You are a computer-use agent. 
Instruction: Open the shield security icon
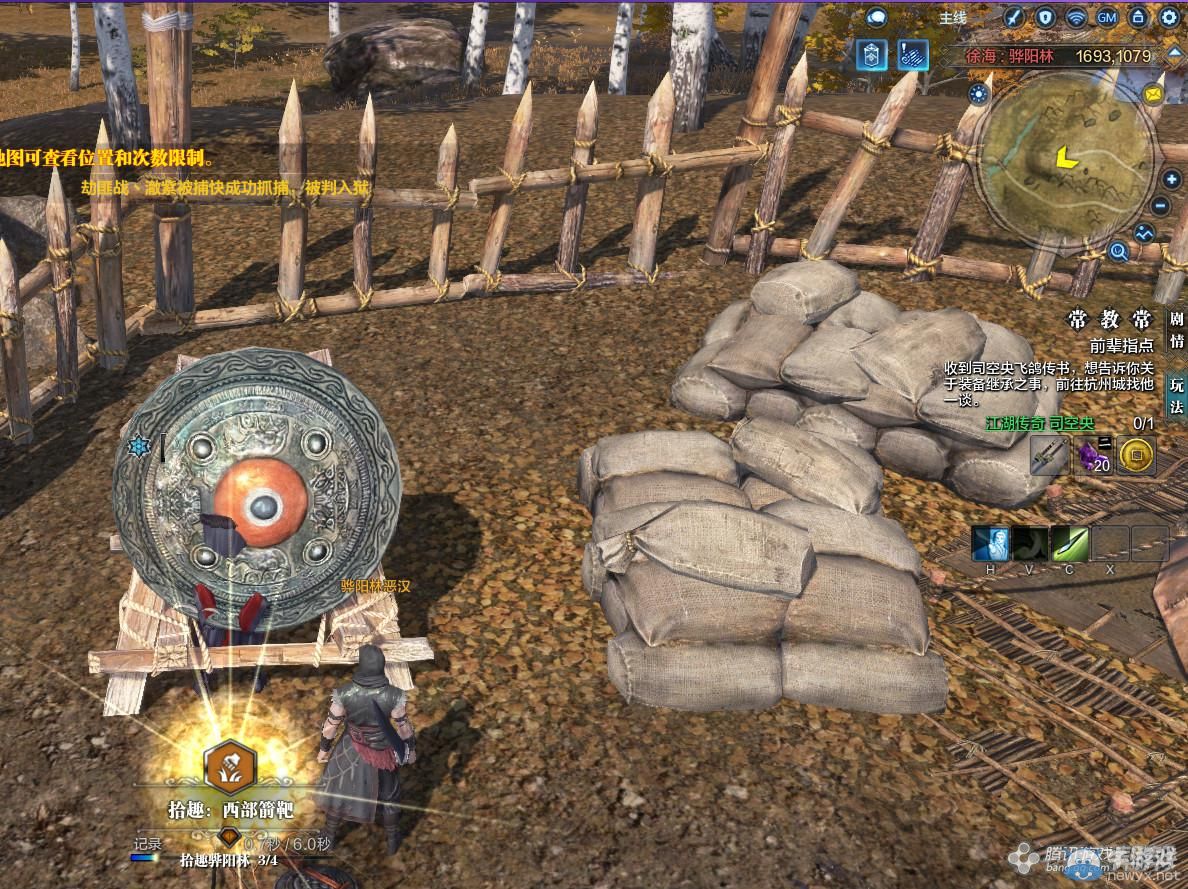pyautogui.click(x=1045, y=17)
